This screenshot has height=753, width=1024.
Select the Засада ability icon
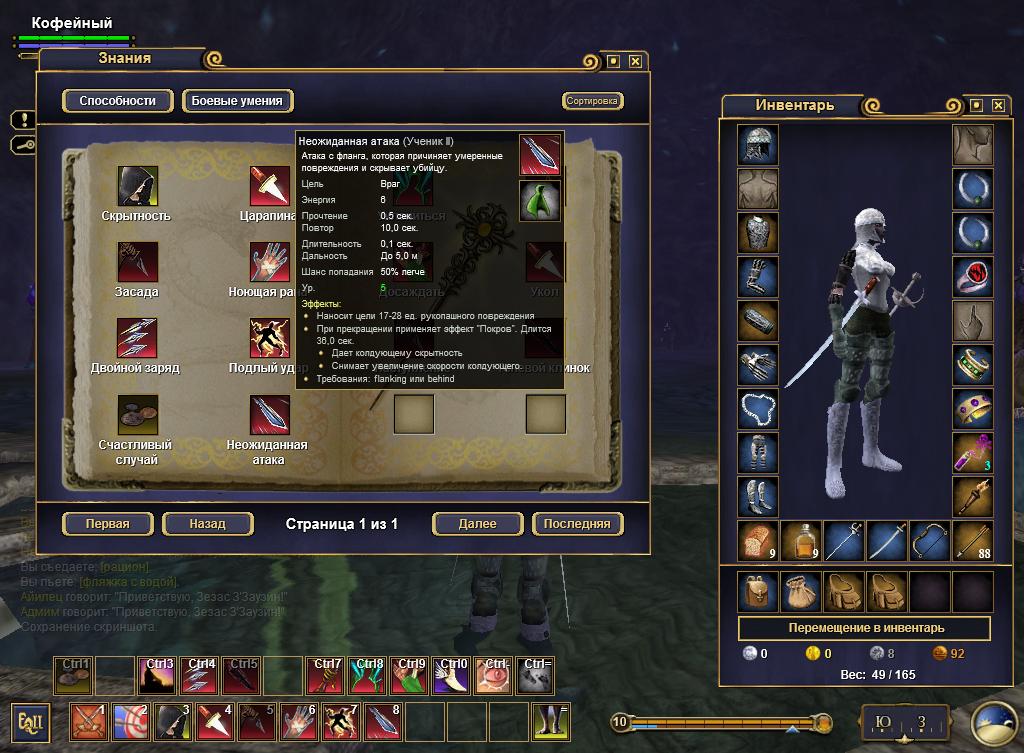tap(136, 262)
